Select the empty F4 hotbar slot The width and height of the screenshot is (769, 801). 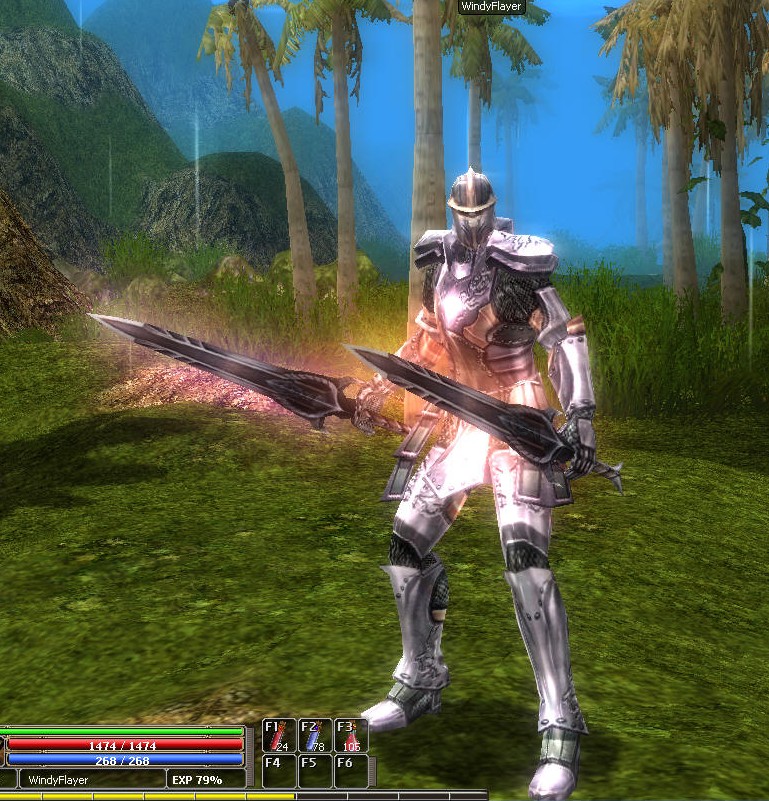click(x=279, y=771)
